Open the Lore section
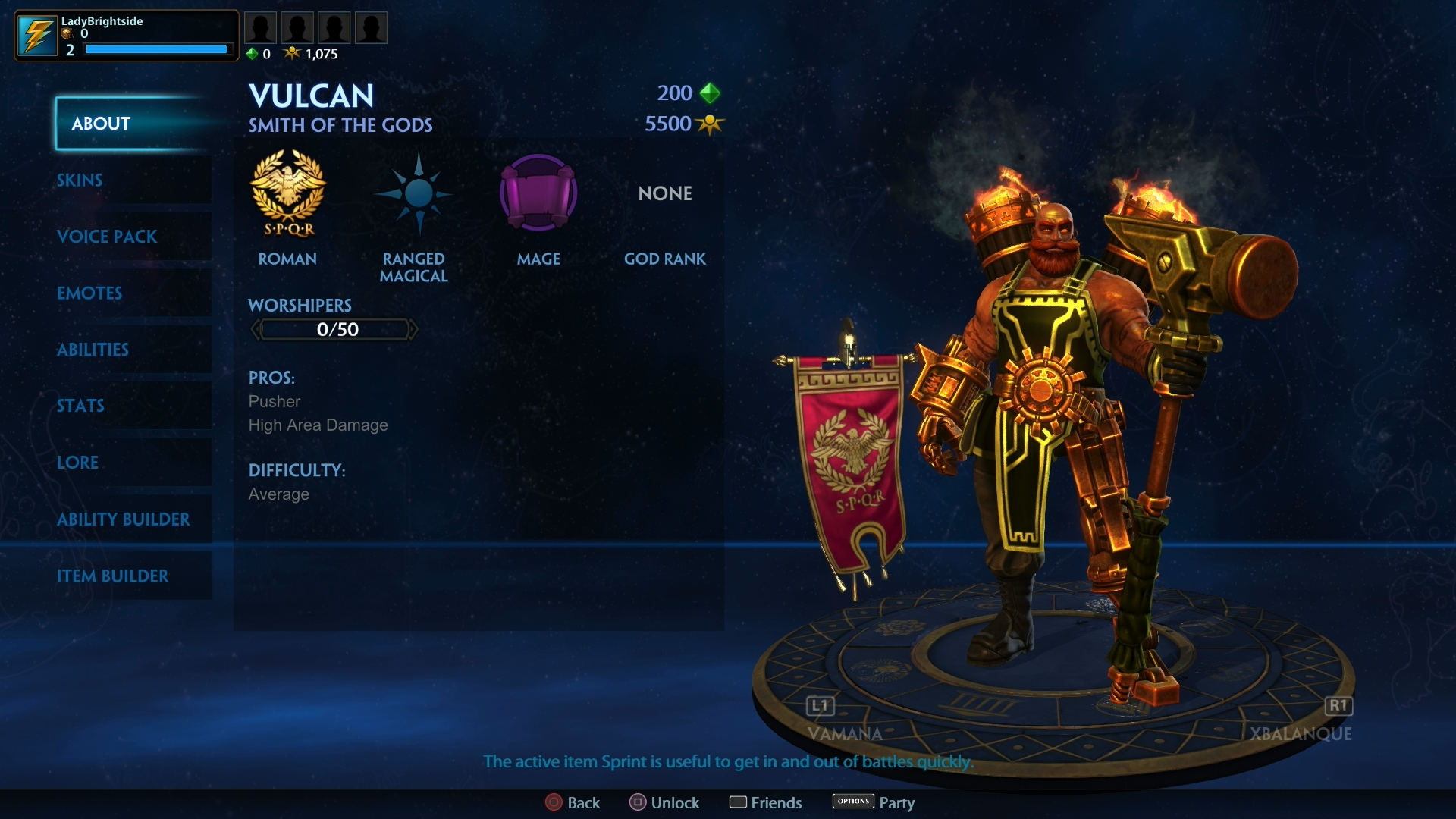Image resolution: width=1456 pixels, height=819 pixels. pos(77,463)
